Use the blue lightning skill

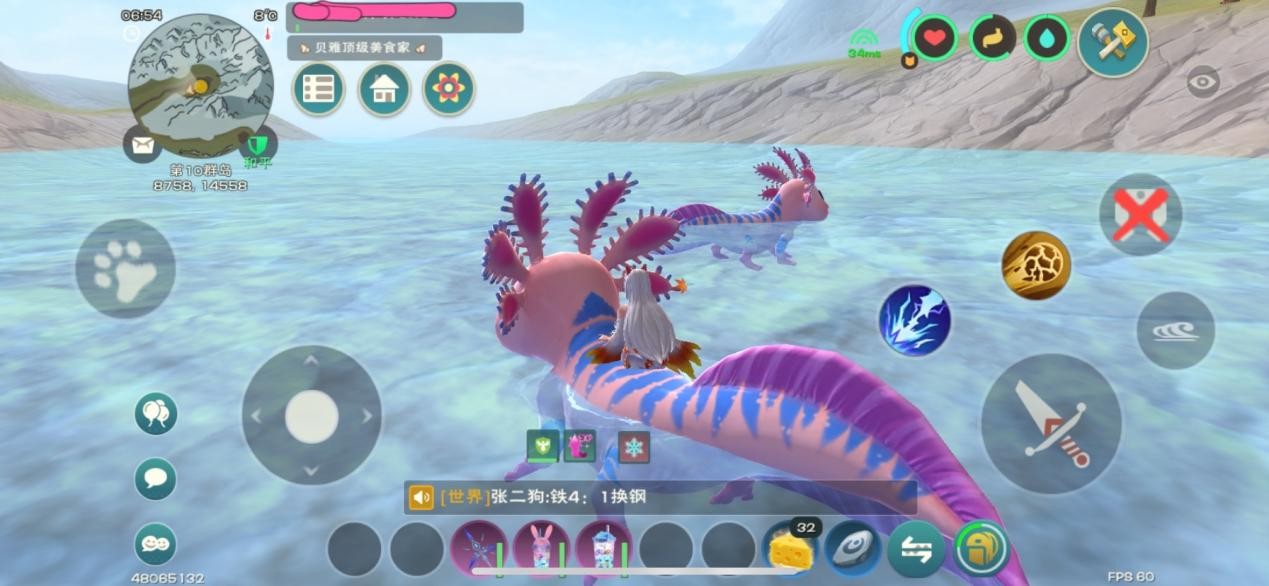coord(914,321)
